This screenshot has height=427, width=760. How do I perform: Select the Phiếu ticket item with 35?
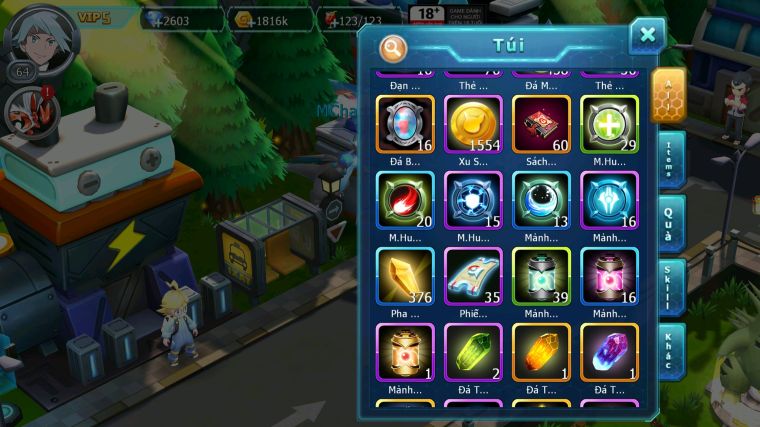click(473, 276)
